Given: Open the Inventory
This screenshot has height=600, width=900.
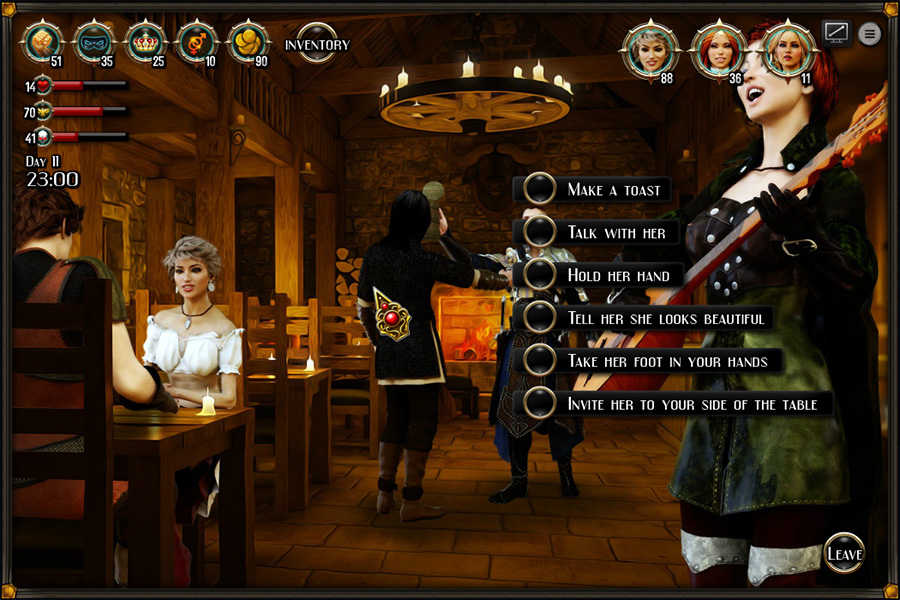Looking at the screenshot, I should coord(317,44).
